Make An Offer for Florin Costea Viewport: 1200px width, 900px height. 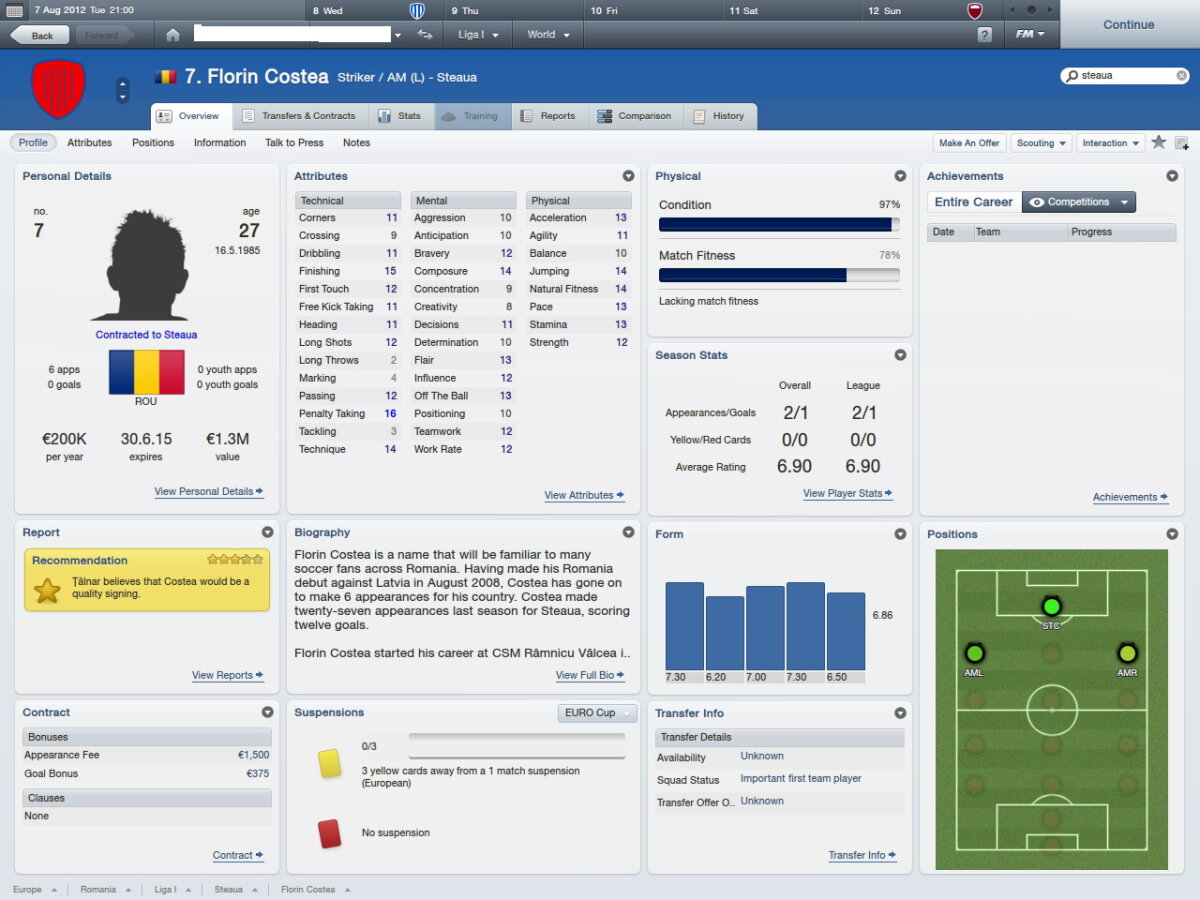tap(969, 143)
